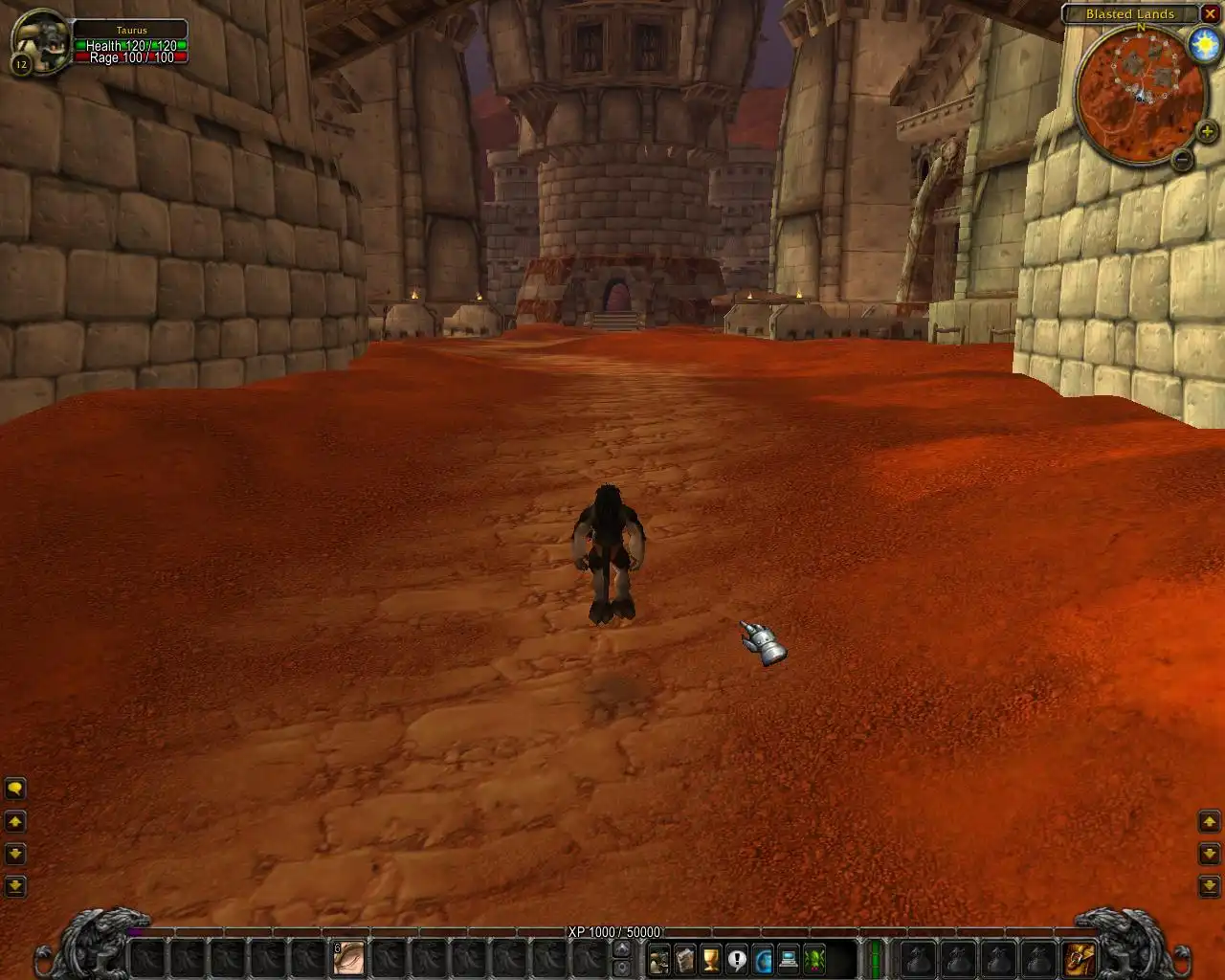
Task: Open the character info micro button
Action: [x=658, y=958]
